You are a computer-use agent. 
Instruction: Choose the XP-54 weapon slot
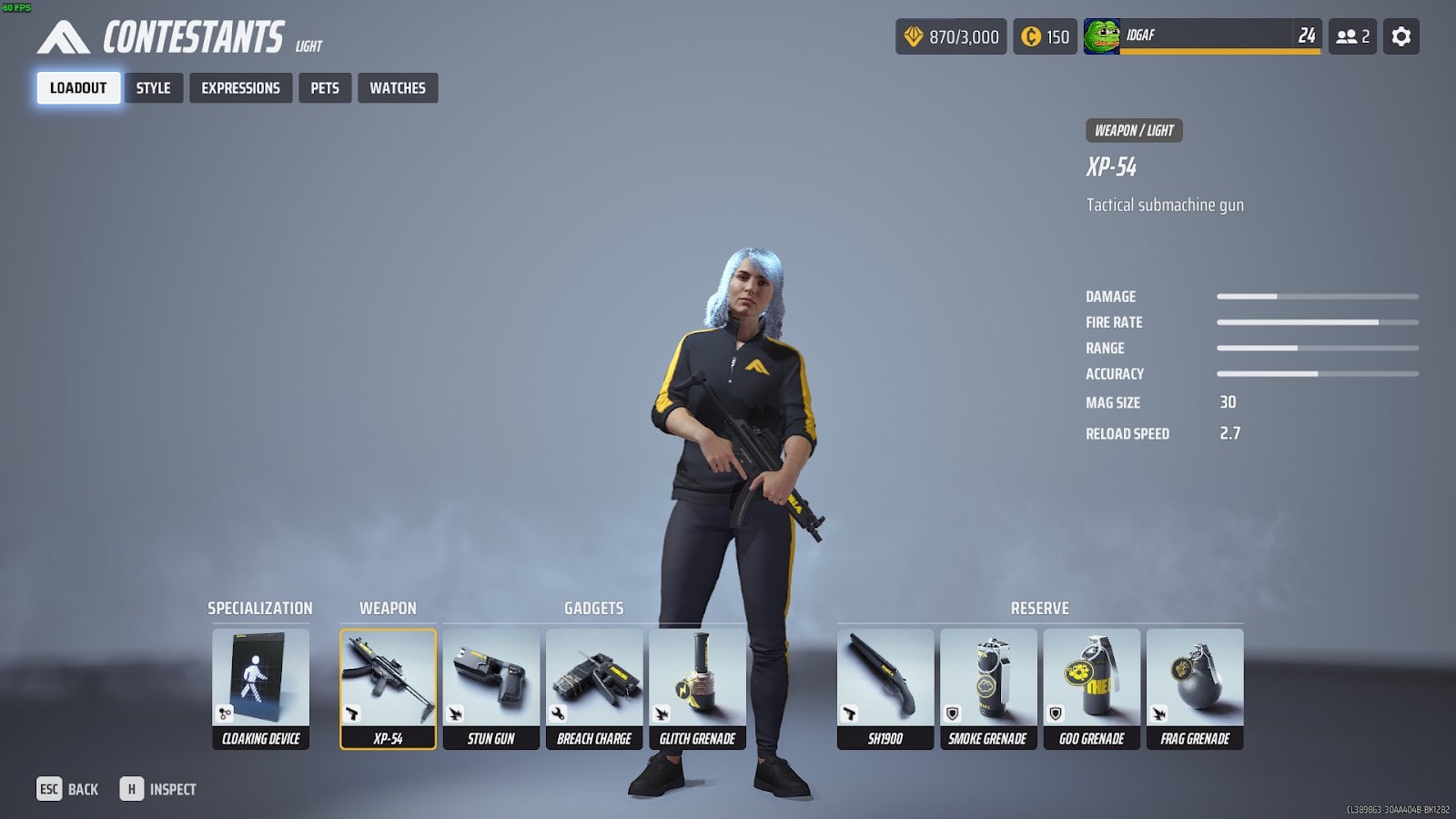(x=388, y=689)
